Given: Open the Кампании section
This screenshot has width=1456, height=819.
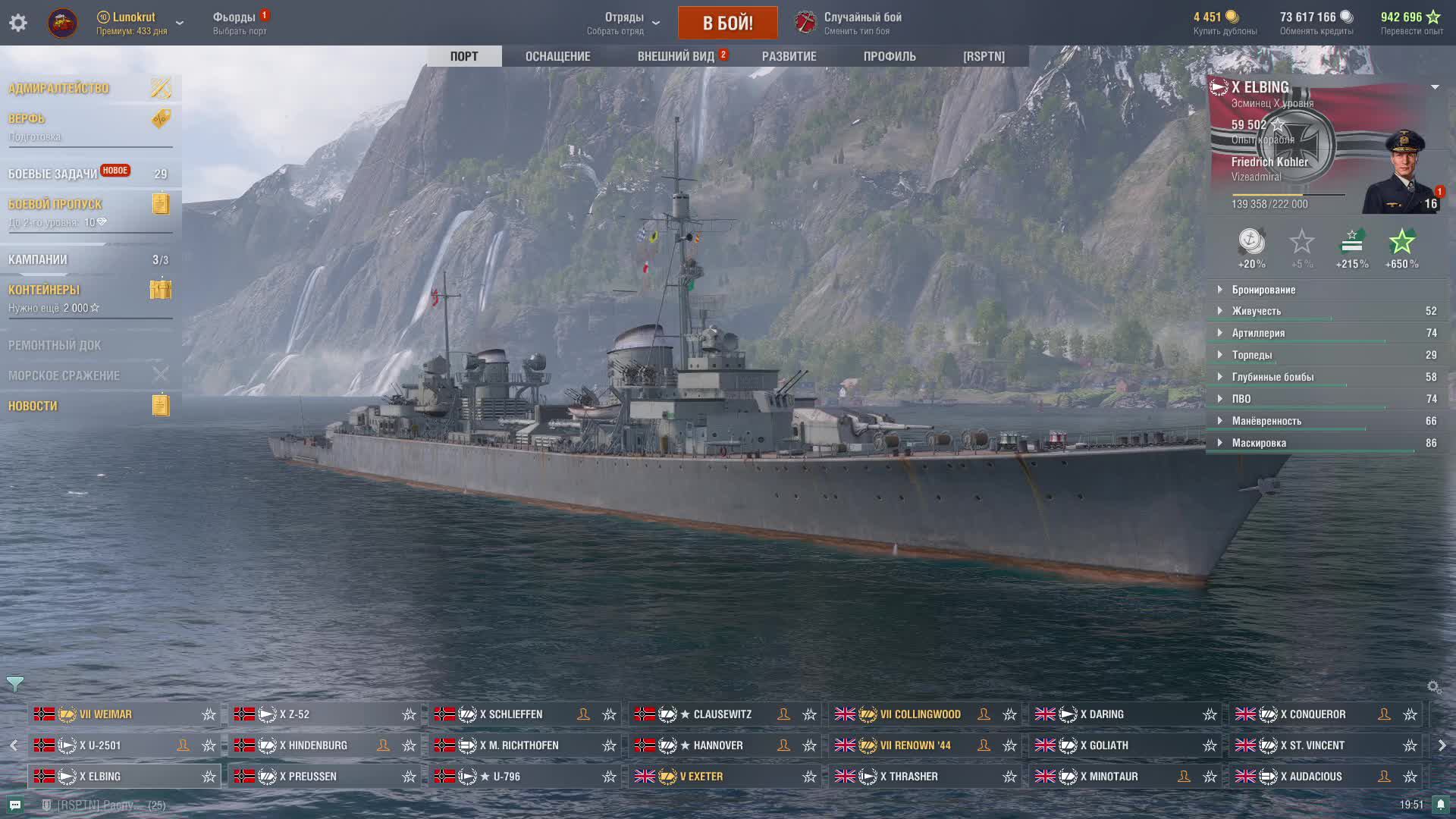Looking at the screenshot, I should [38, 259].
